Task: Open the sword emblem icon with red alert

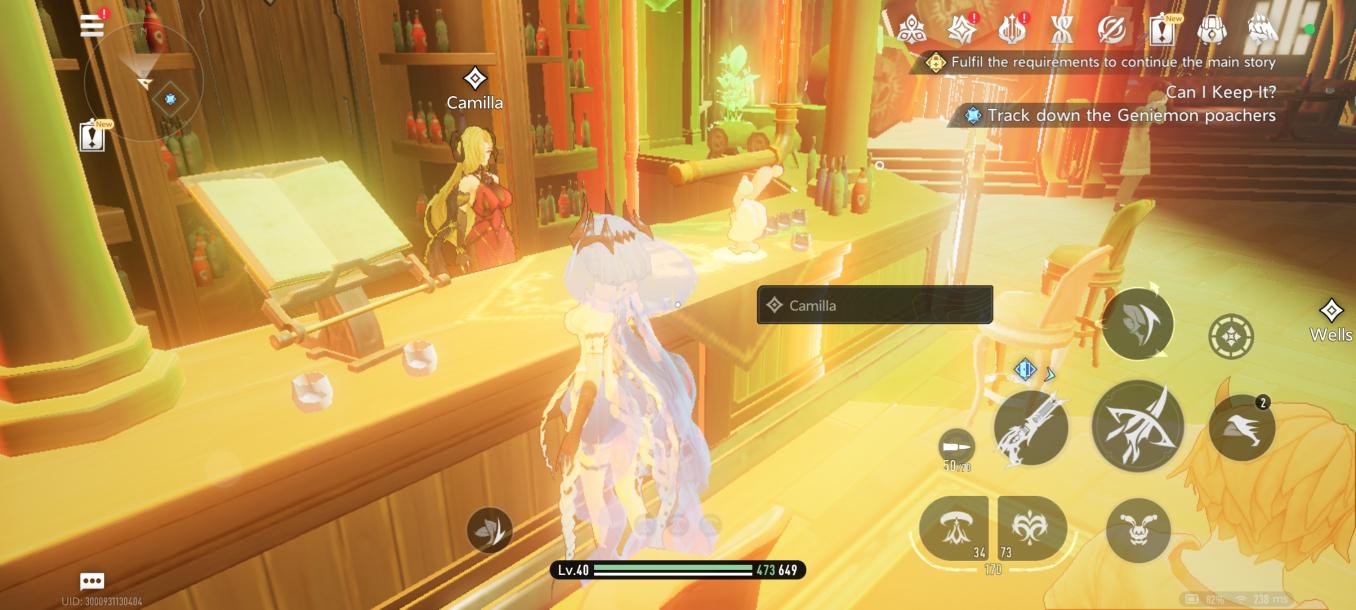Action: [1012, 31]
